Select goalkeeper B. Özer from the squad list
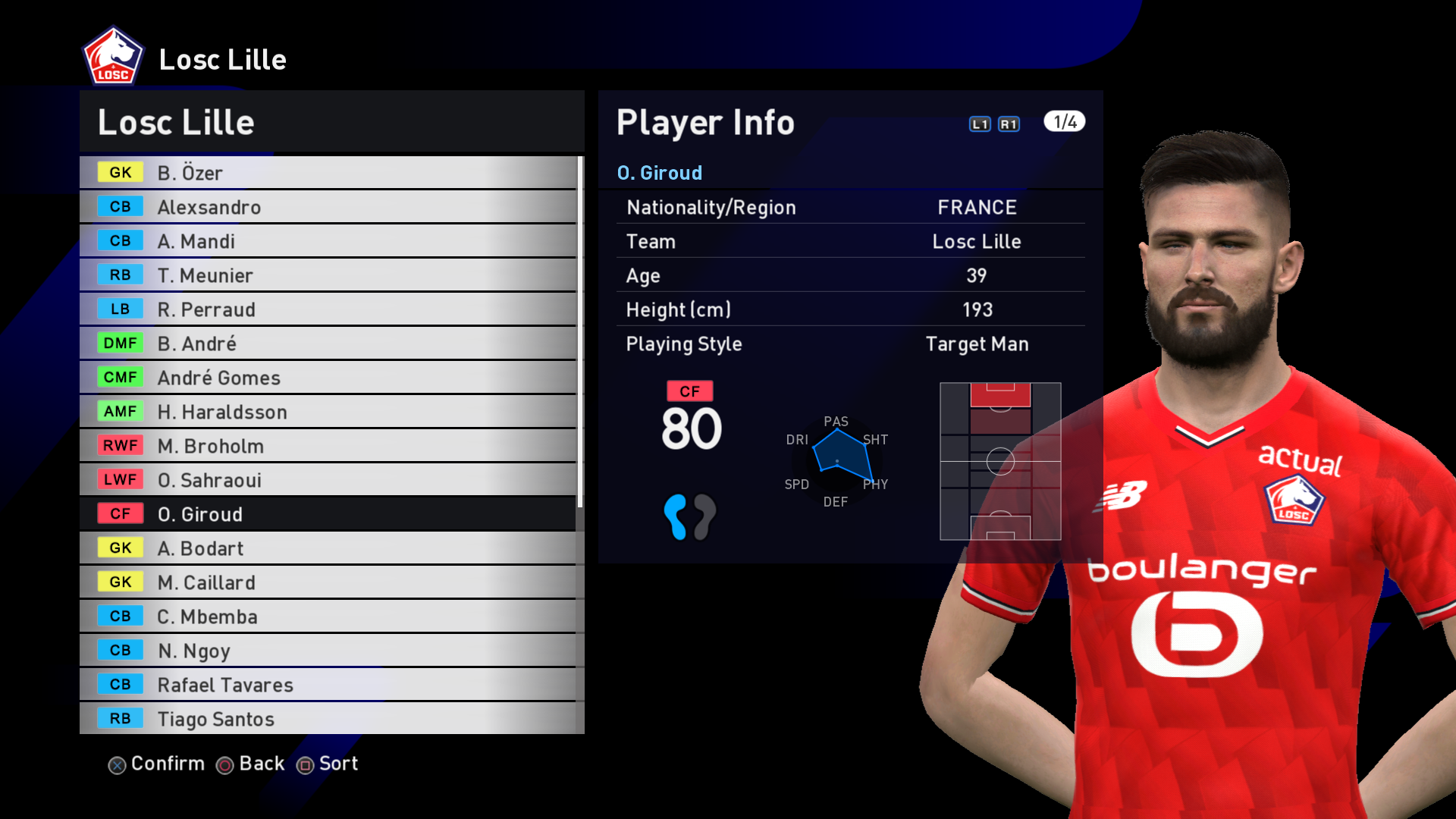Viewport: 1456px width, 819px height. pyautogui.click(x=328, y=173)
